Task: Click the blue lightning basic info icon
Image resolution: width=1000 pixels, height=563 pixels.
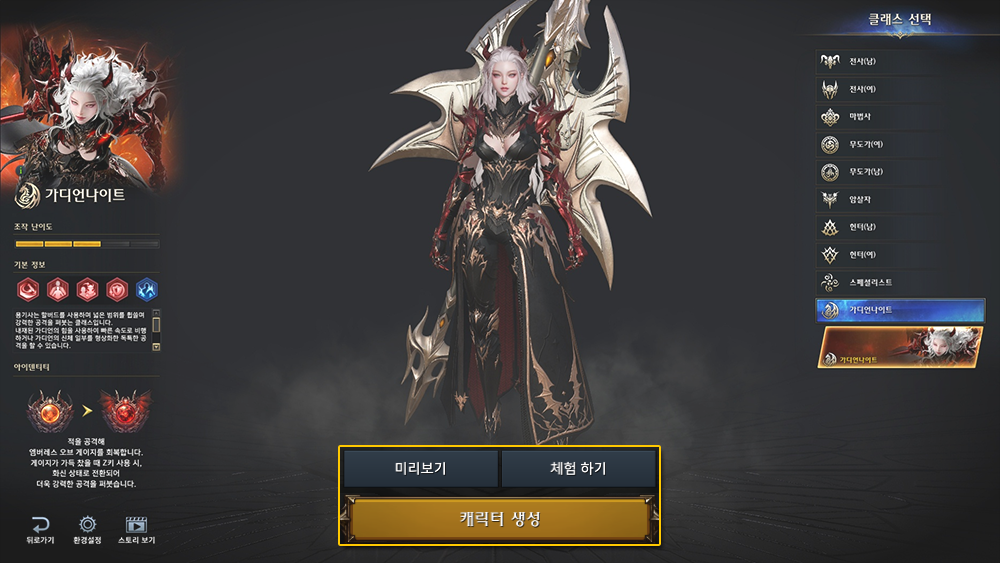Action: (147, 290)
